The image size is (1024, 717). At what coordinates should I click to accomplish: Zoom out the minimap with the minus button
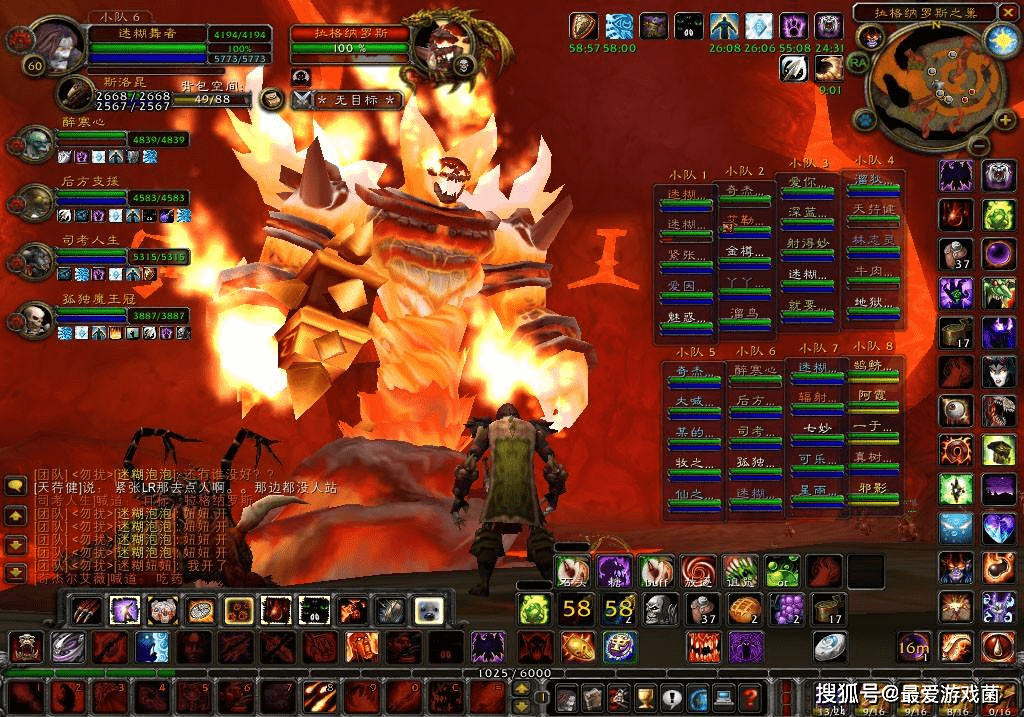[979, 144]
